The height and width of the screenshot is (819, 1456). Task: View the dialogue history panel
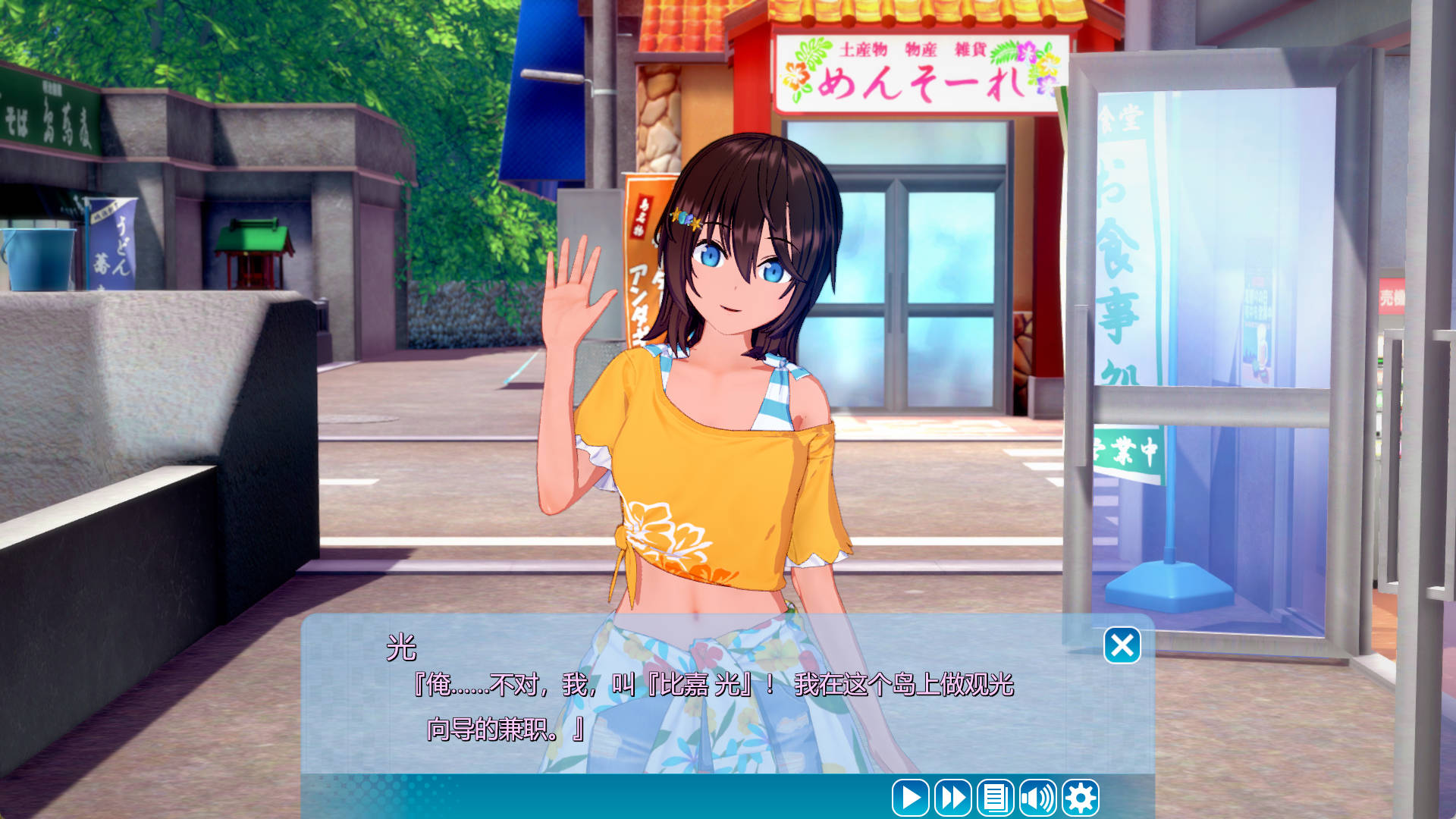tap(996, 797)
